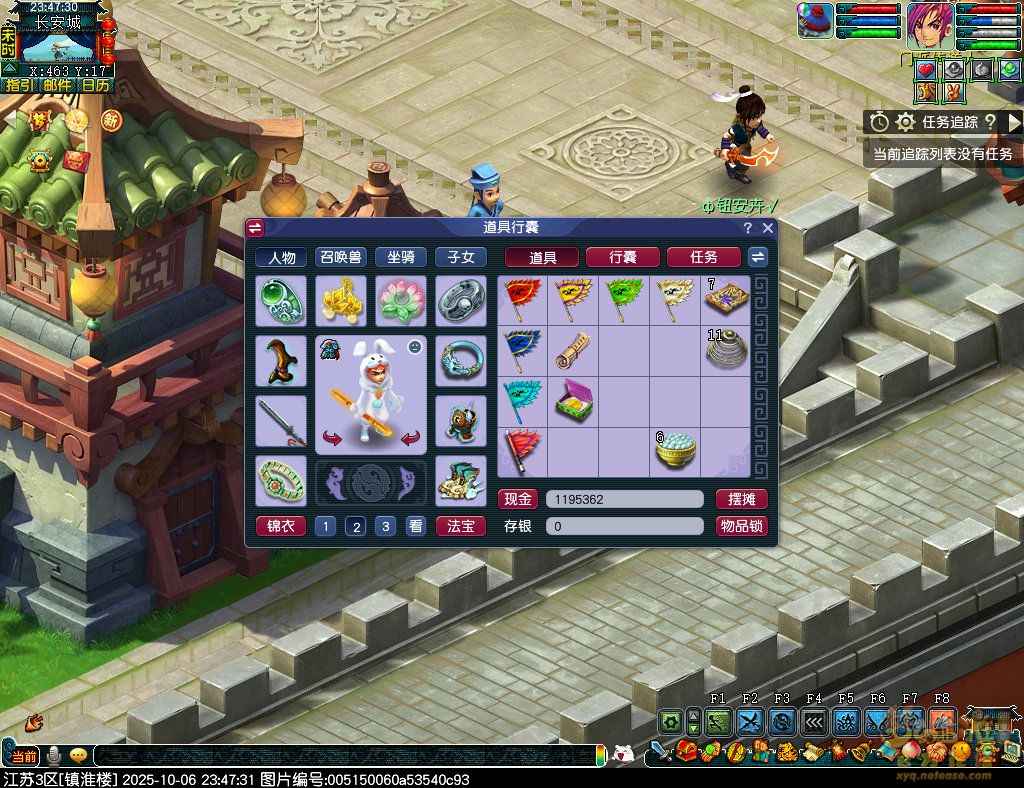Select the 子女 tab
This screenshot has height=788, width=1024.
(461, 257)
